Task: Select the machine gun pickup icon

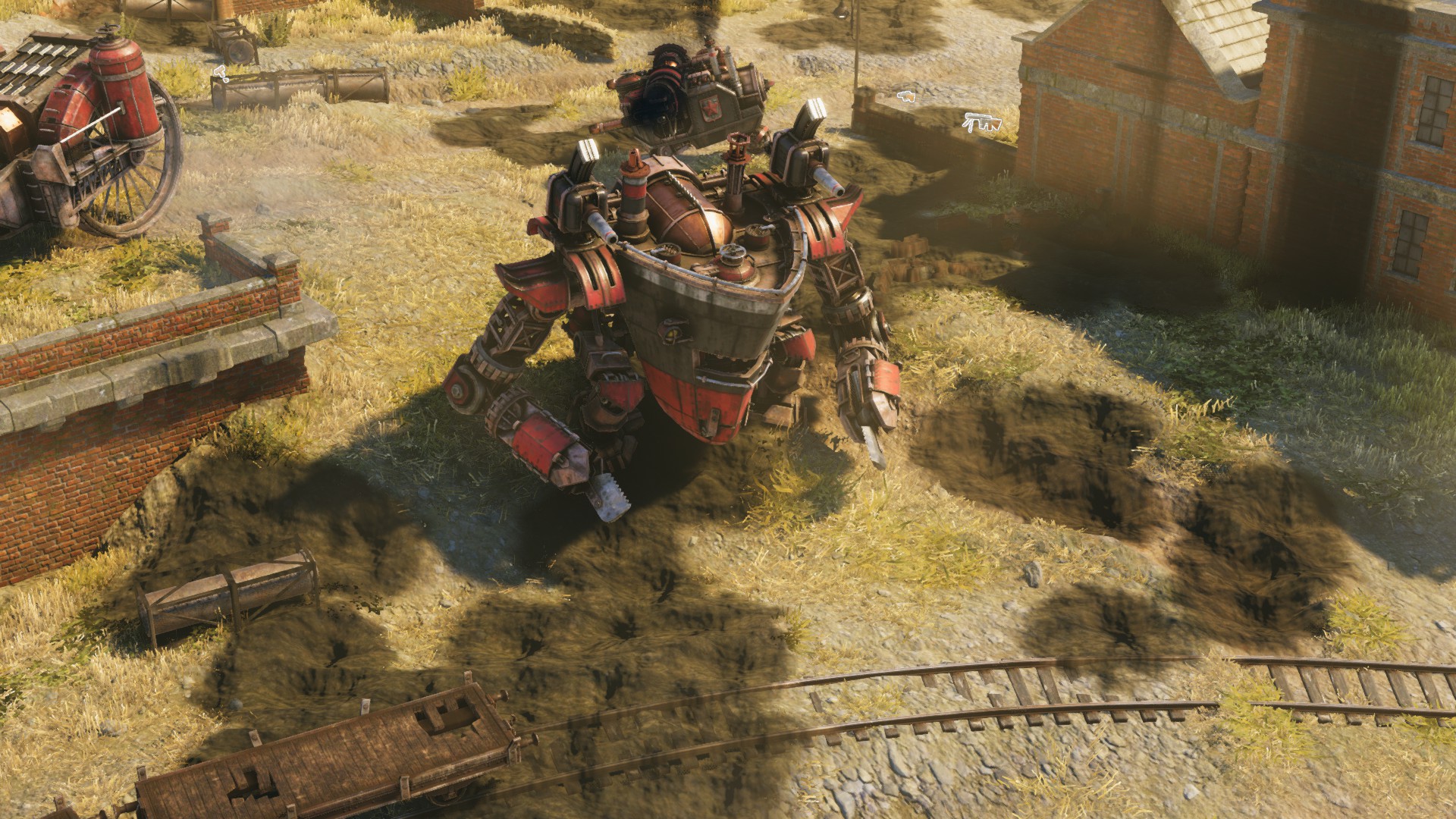Action: pos(982,121)
